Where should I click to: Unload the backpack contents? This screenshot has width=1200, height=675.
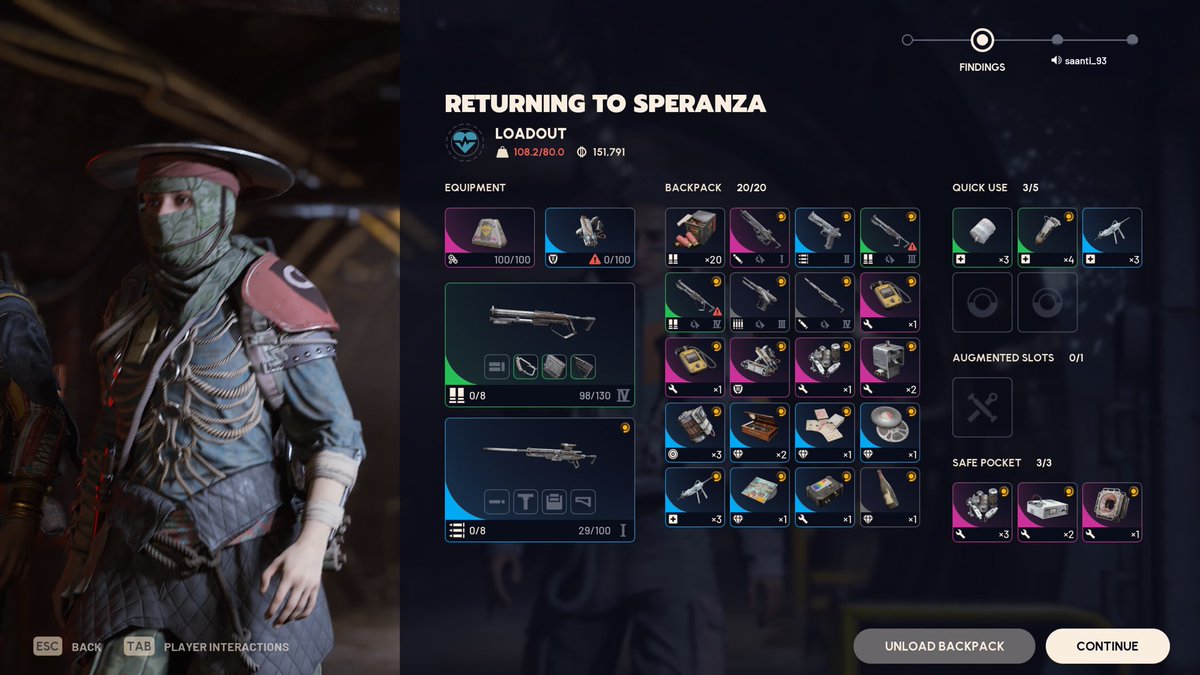tap(944, 646)
